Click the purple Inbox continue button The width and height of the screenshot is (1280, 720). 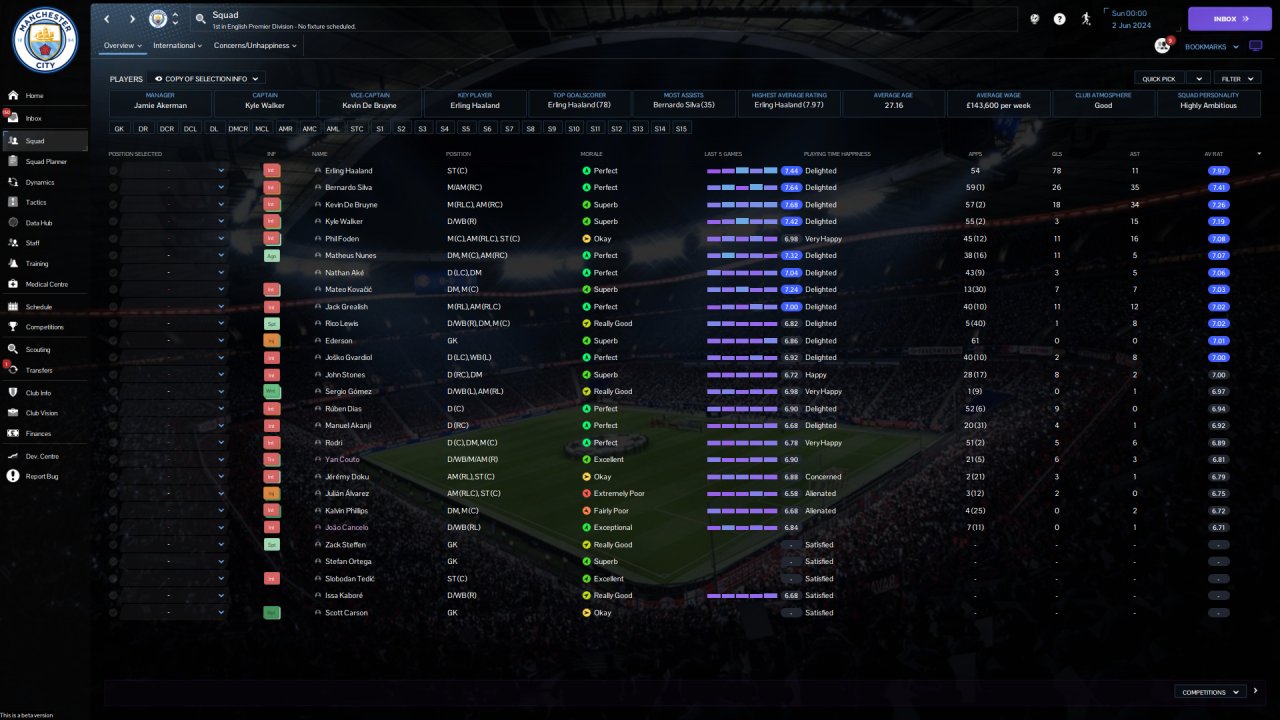[x=1229, y=19]
